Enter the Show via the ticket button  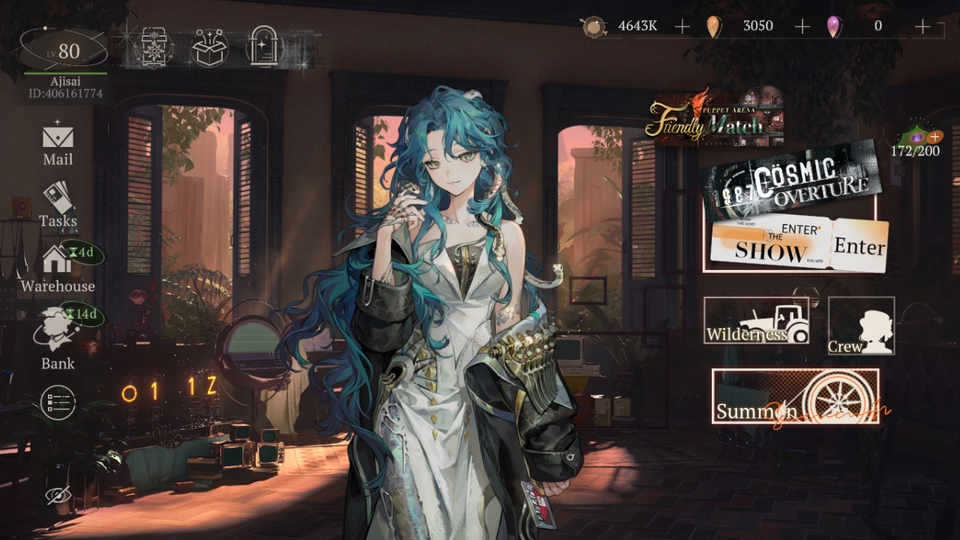pyautogui.click(x=800, y=245)
